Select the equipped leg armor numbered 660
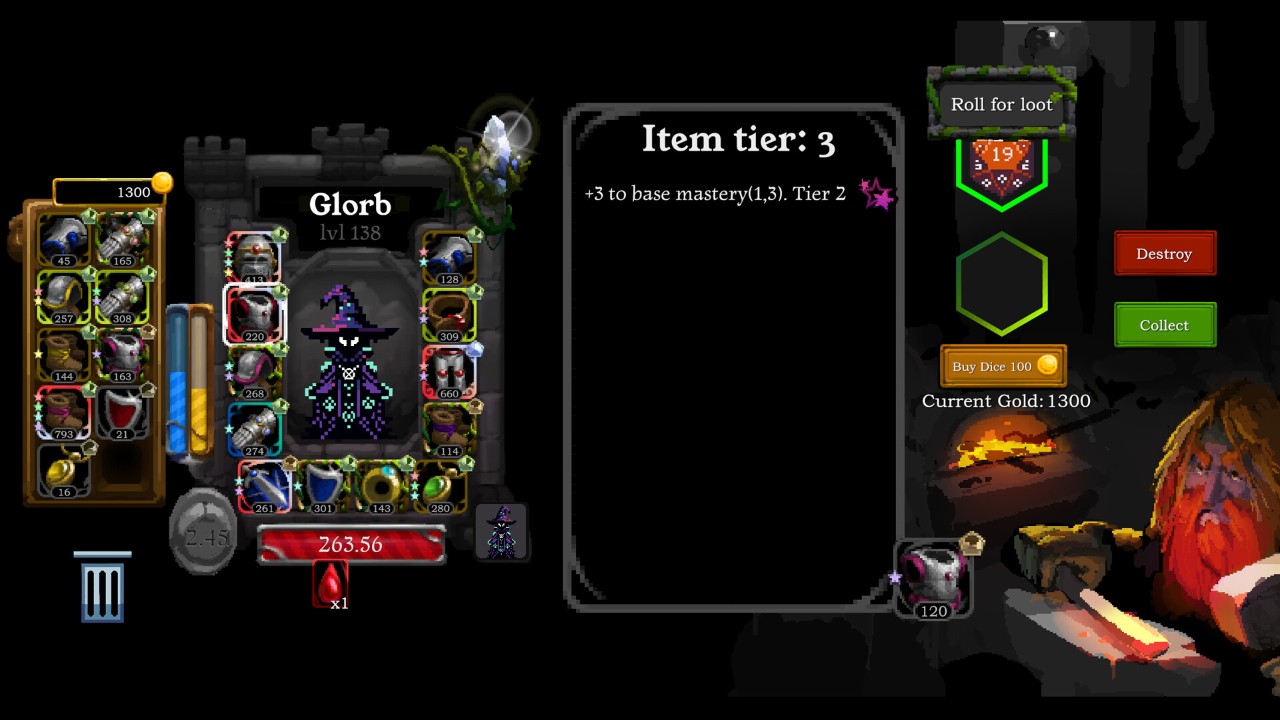The image size is (1280, 720). tap(449, 372)
